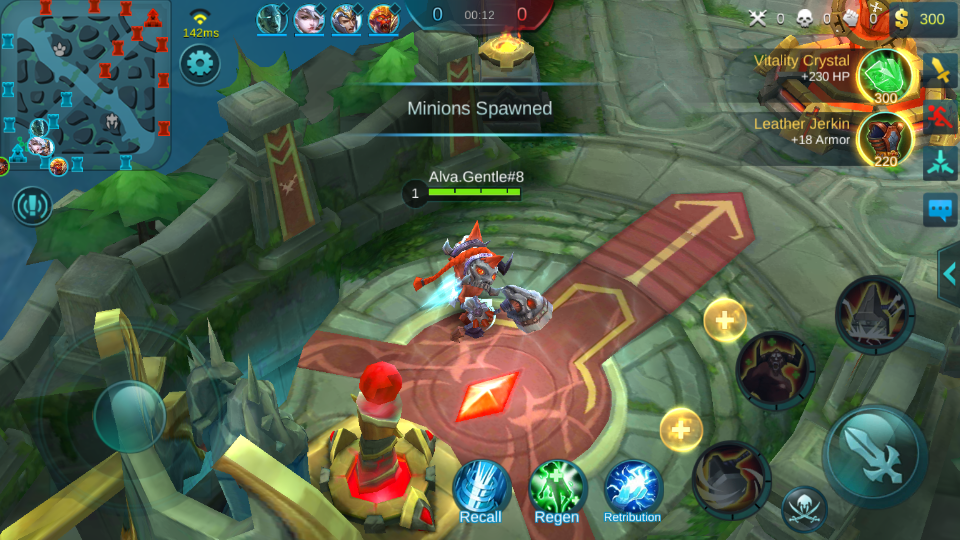Tap the round alert icon below the minimap

pyautogui.click(x=32, y=205)
